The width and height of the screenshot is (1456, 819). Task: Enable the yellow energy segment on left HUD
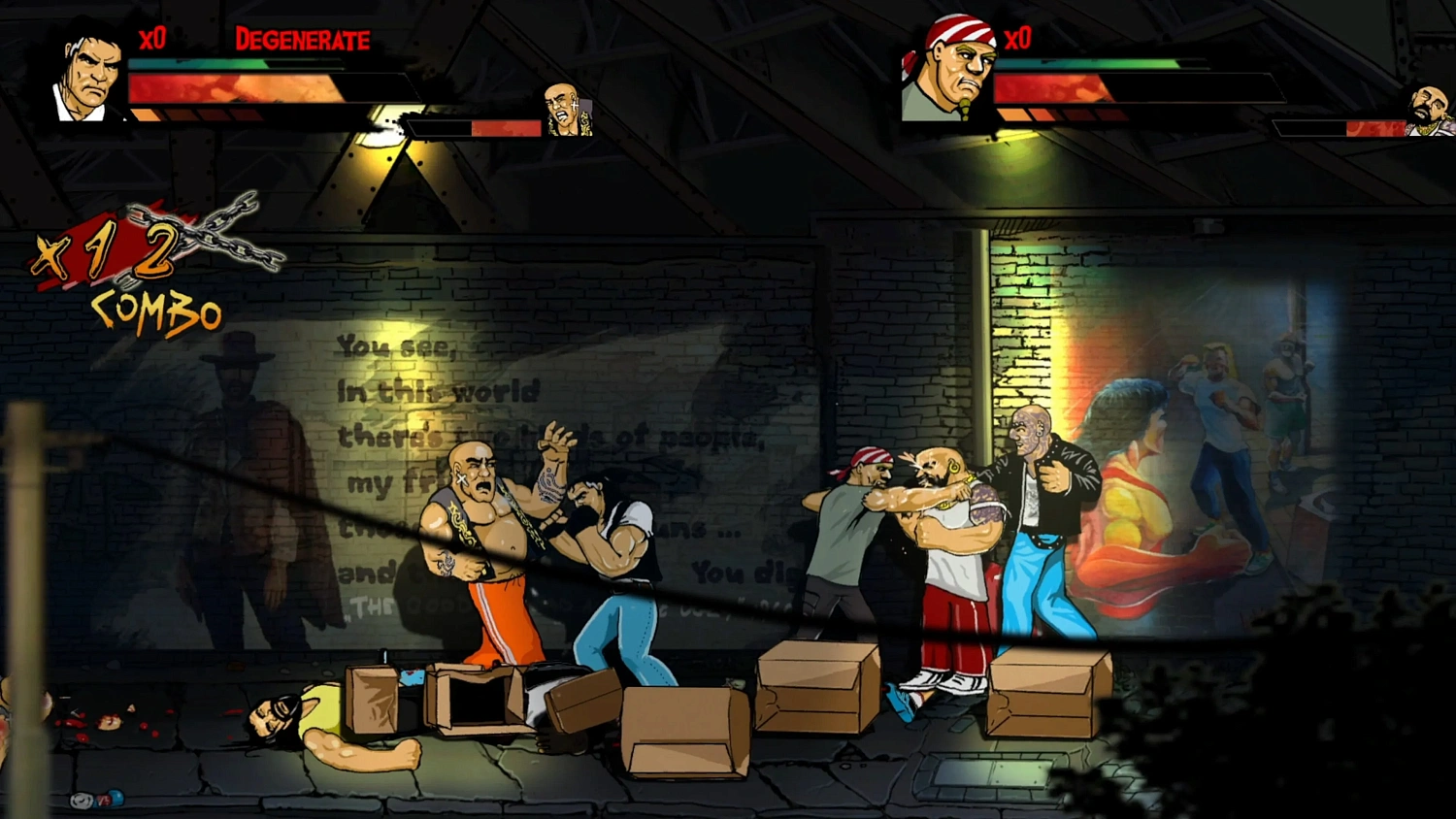146,115
